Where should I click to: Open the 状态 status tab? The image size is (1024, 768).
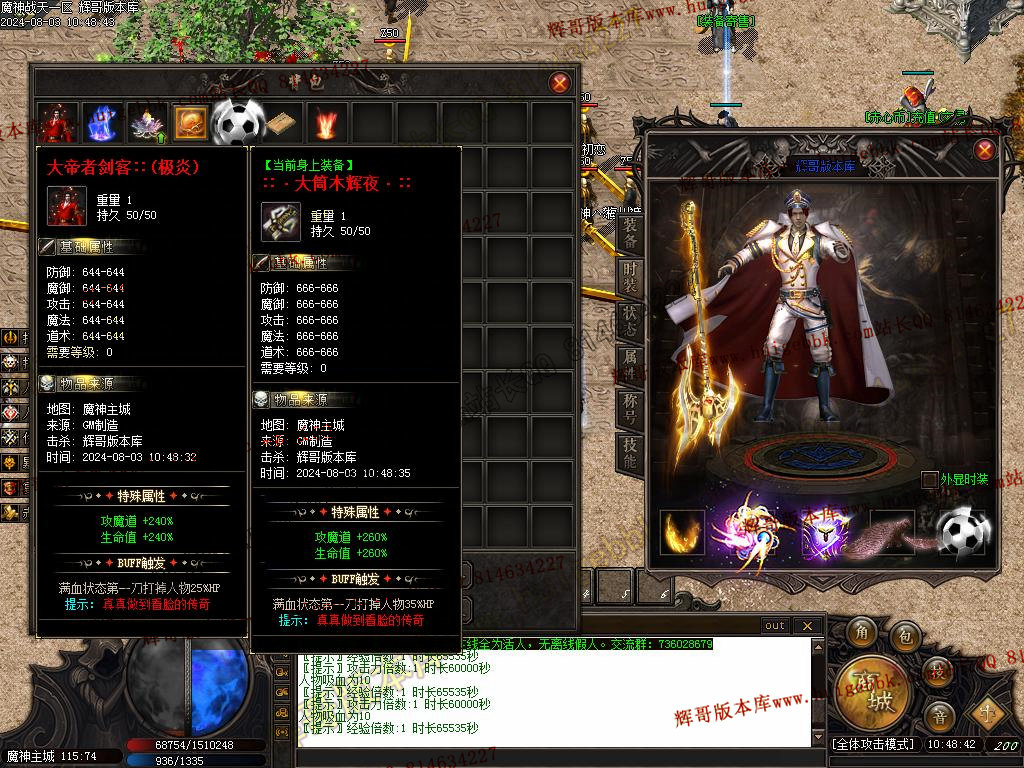[630, 321]
